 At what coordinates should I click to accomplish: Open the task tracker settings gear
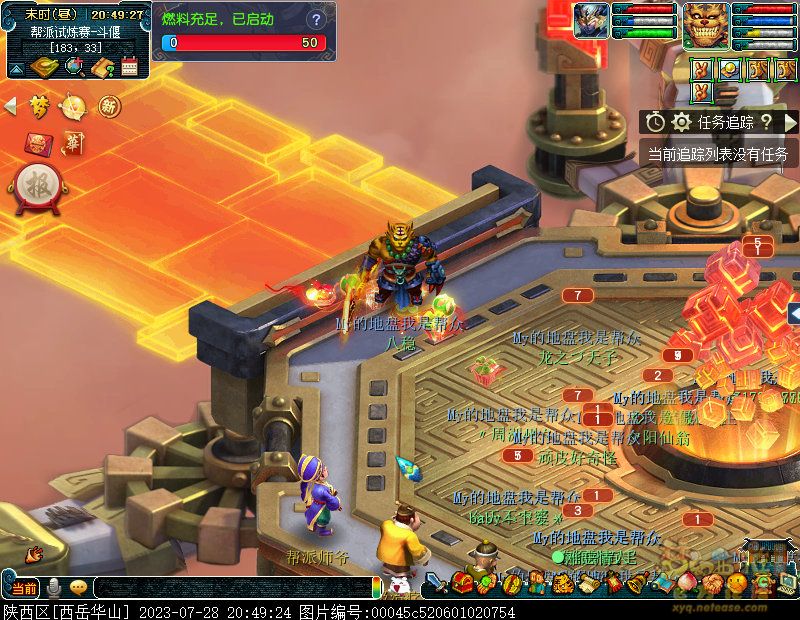coord(682,122)
